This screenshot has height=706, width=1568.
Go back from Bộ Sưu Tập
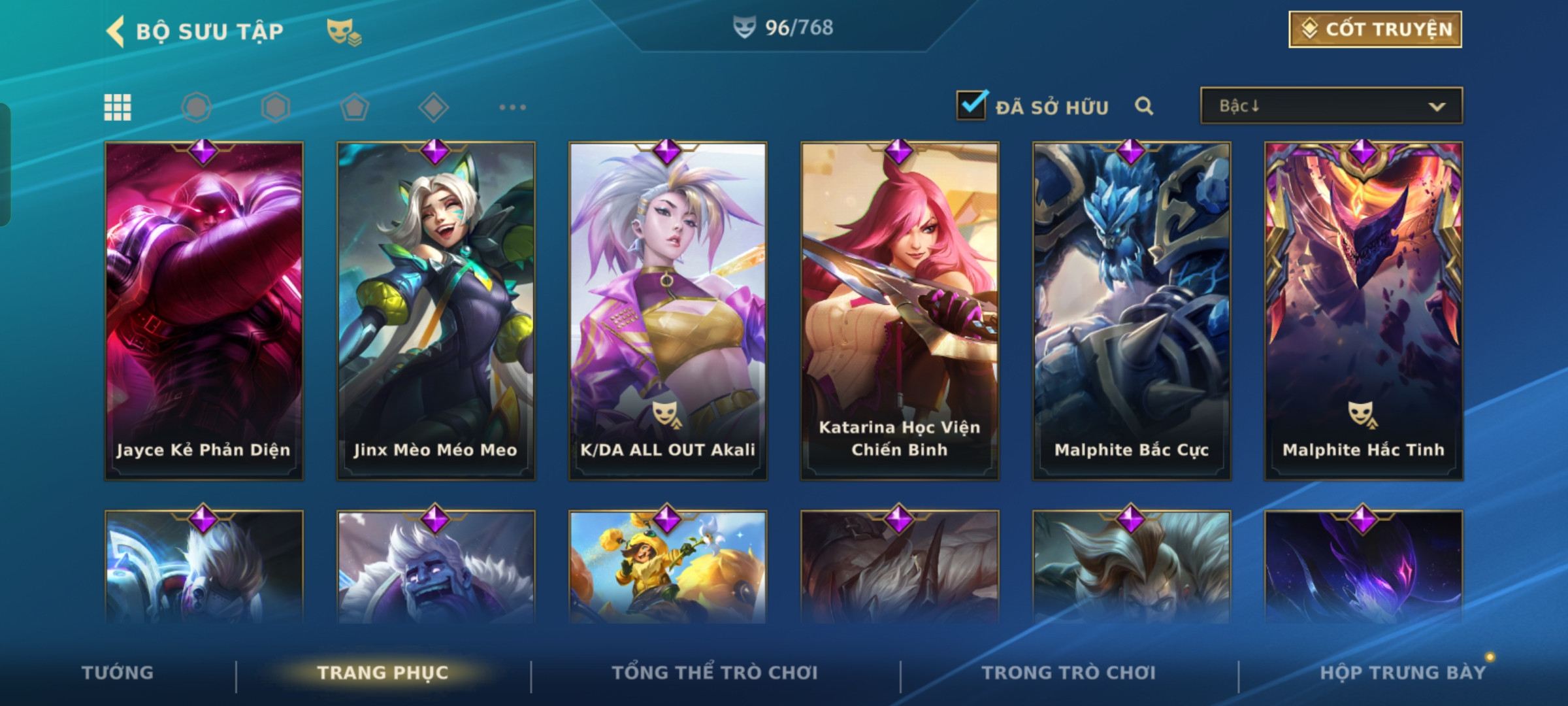coord(116,31)
